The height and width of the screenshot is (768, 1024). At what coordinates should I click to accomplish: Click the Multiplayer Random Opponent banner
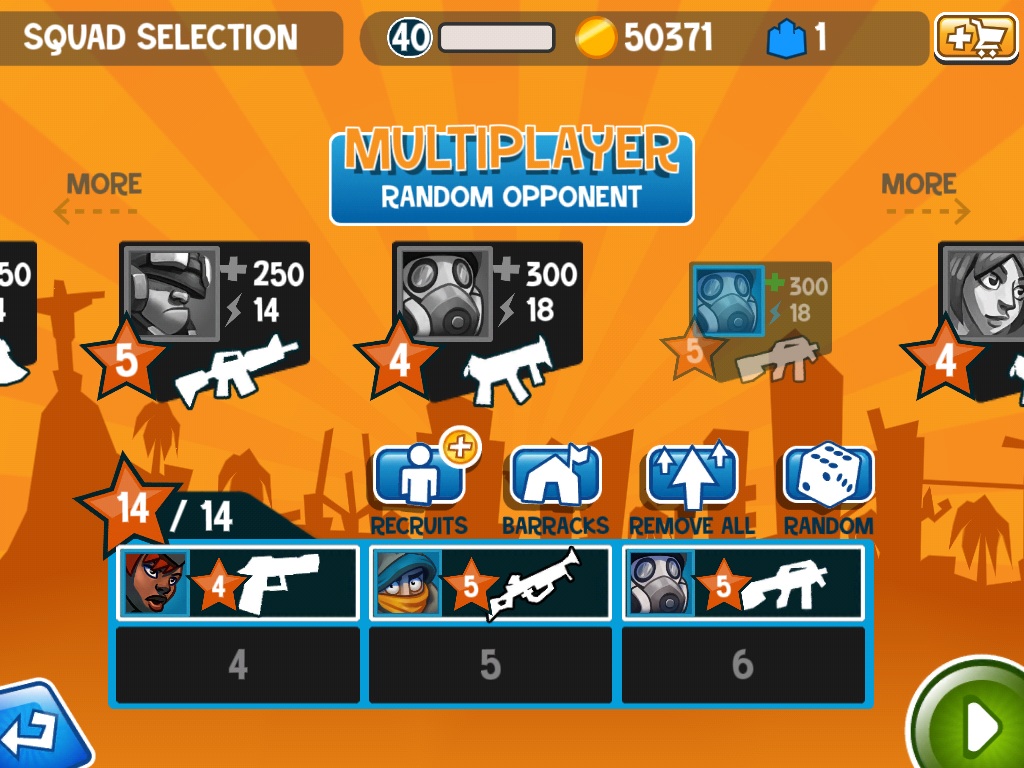(x=511, y=174)
